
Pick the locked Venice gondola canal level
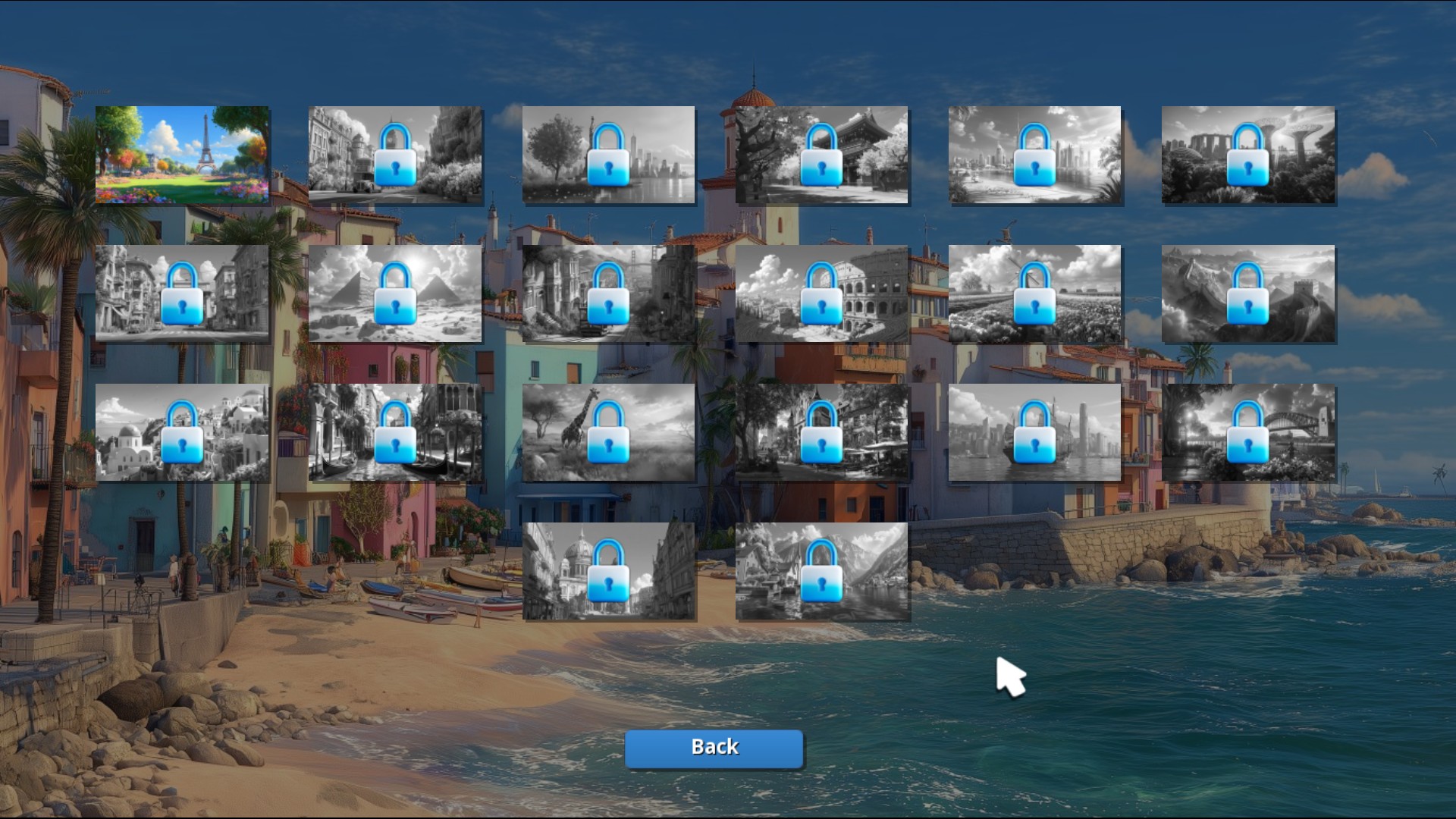(395, 432)
